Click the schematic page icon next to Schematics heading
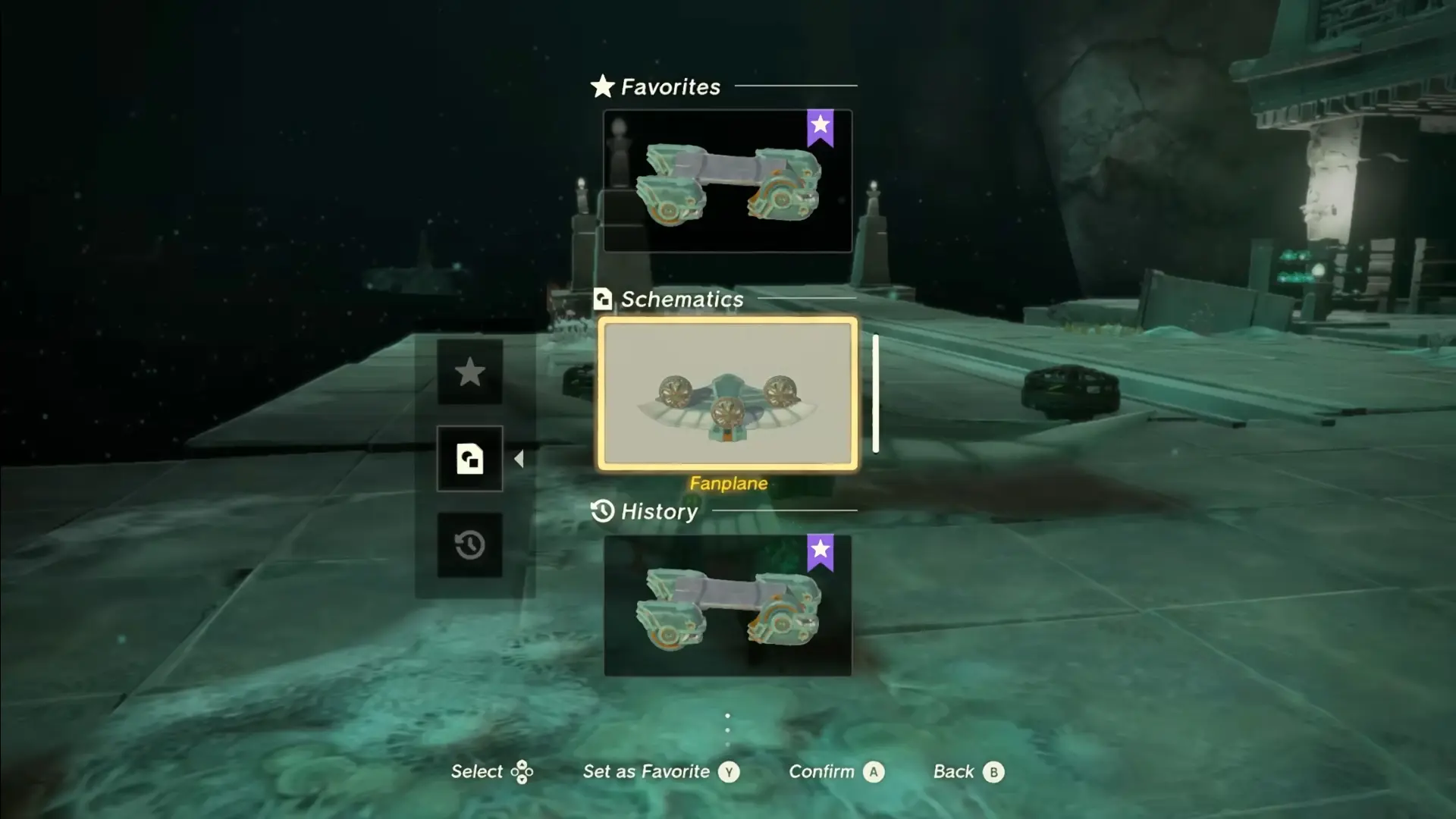Image resolution: width=1456 pixels, height=819 pixels. coord(602,299)
